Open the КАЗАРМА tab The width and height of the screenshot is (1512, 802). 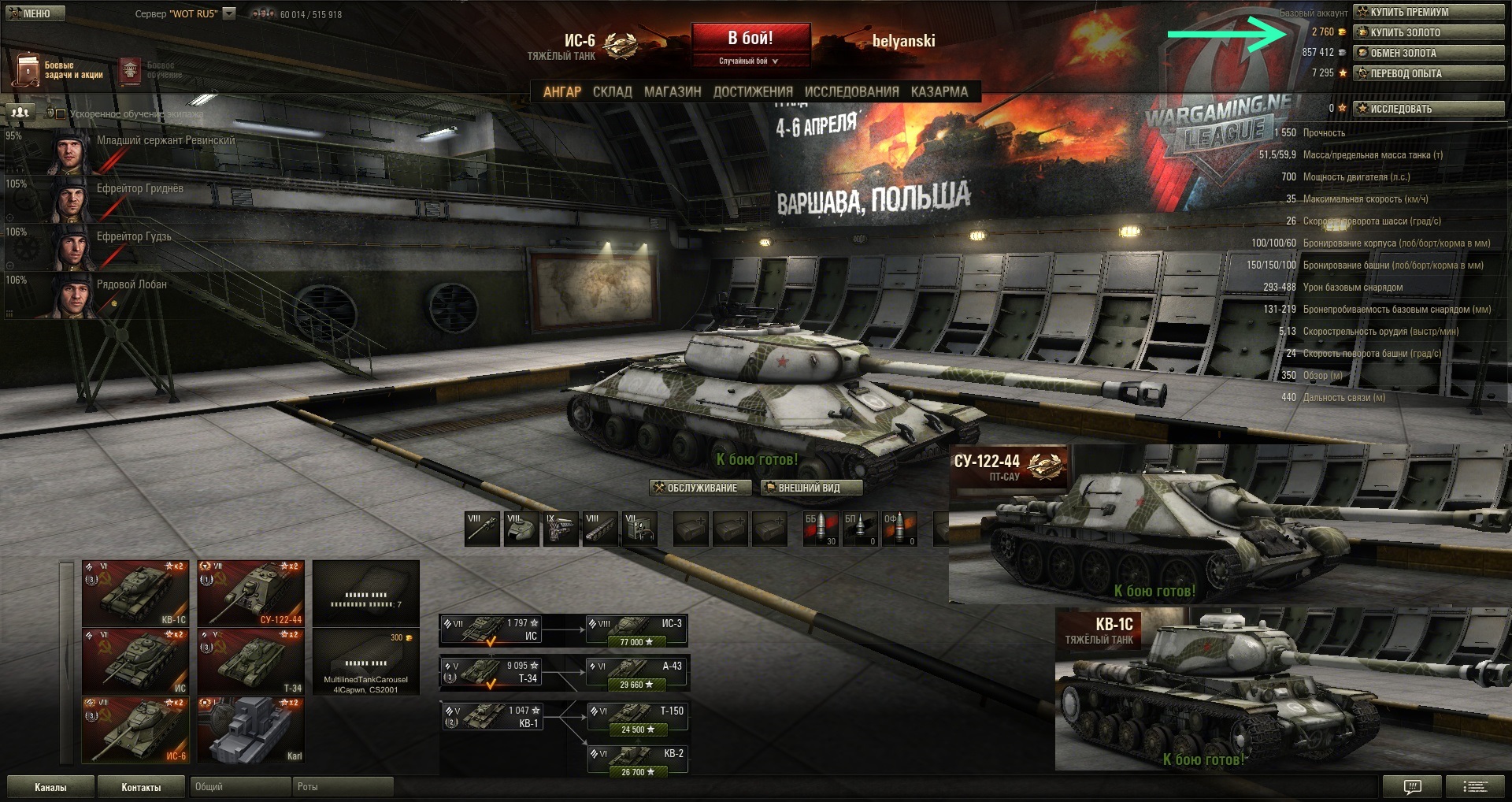click(939, 92)
